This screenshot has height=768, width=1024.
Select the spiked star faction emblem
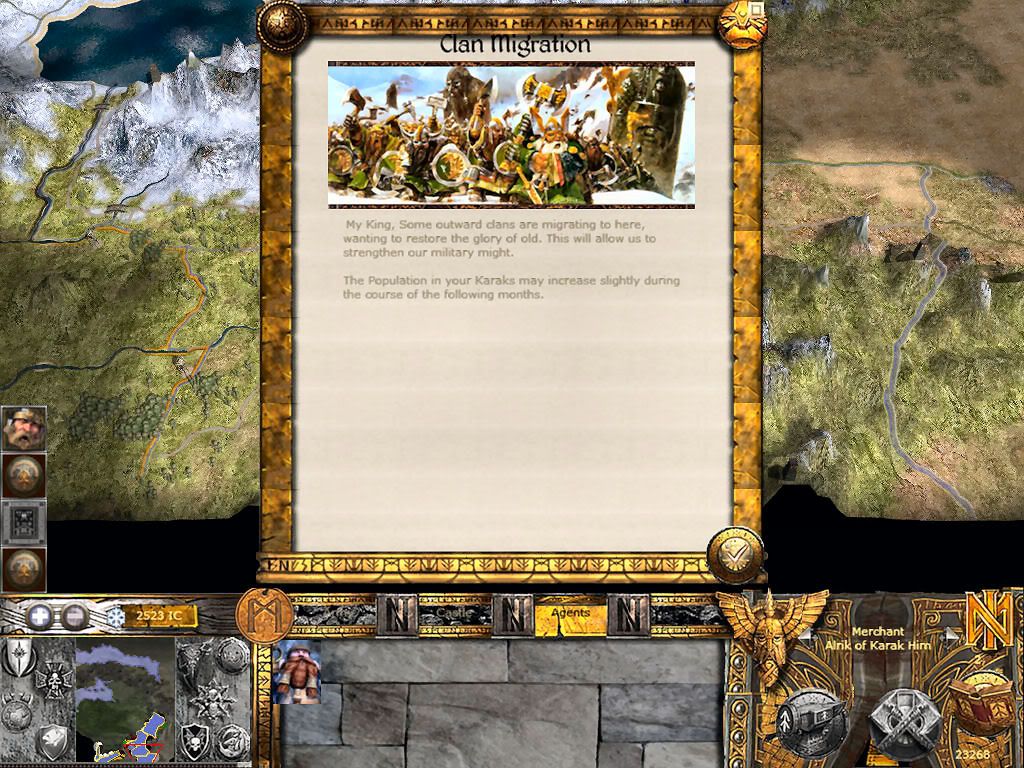tap(215, 698)
